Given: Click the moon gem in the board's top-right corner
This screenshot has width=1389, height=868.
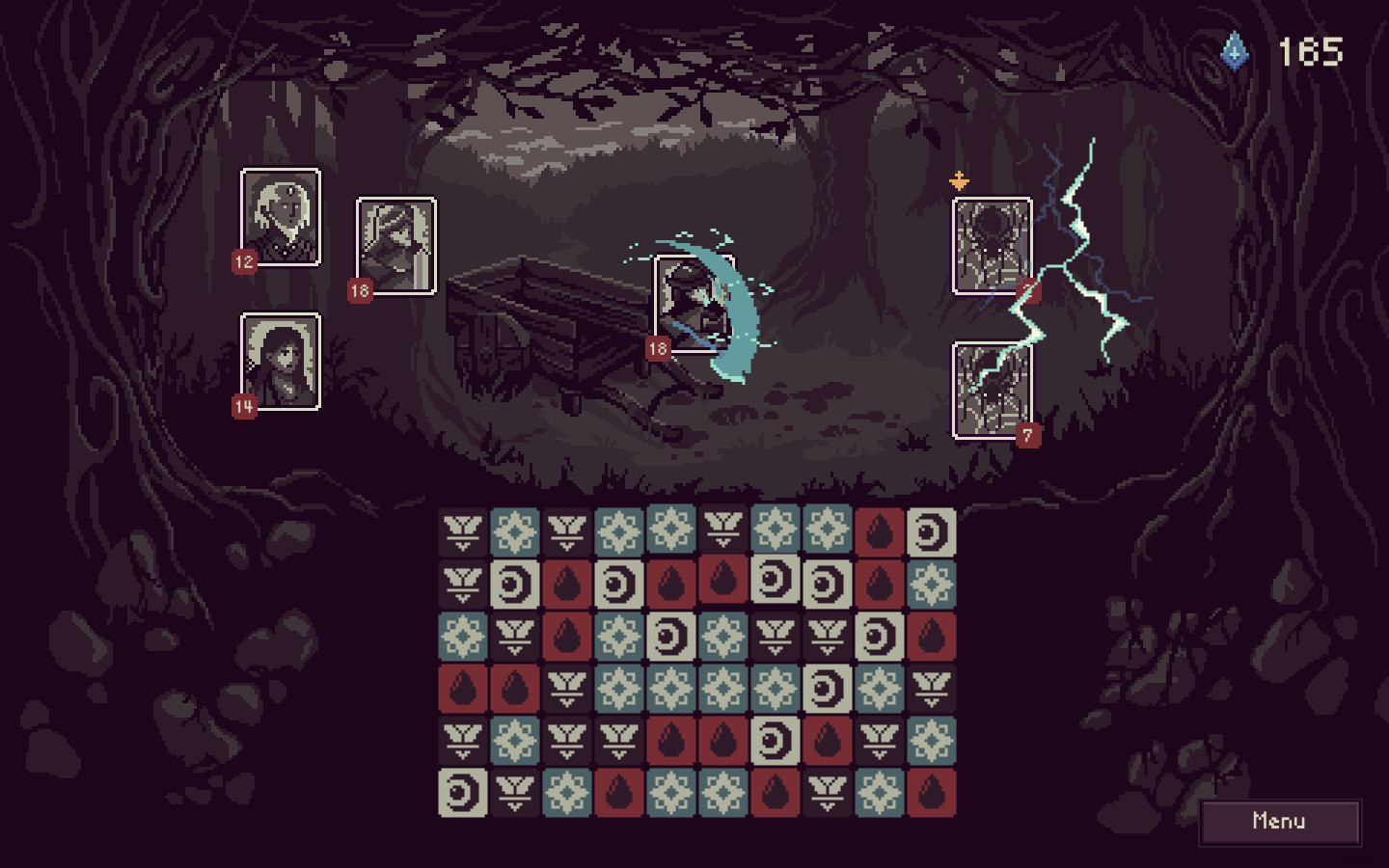Looking at the screenshot, I should [x=930, y=530].
